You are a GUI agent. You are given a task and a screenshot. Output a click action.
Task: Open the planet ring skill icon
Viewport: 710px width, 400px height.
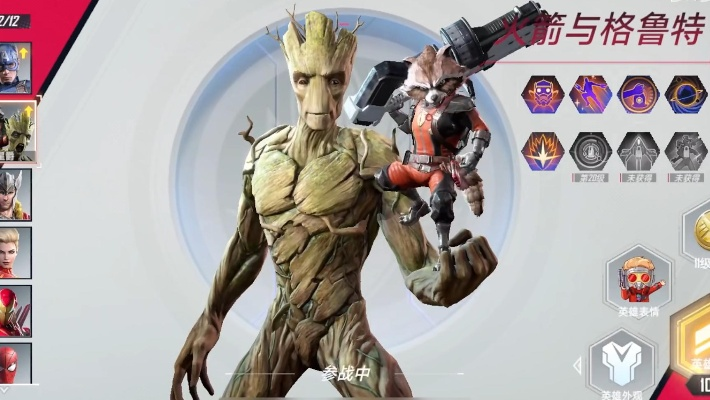pos(686,94)
